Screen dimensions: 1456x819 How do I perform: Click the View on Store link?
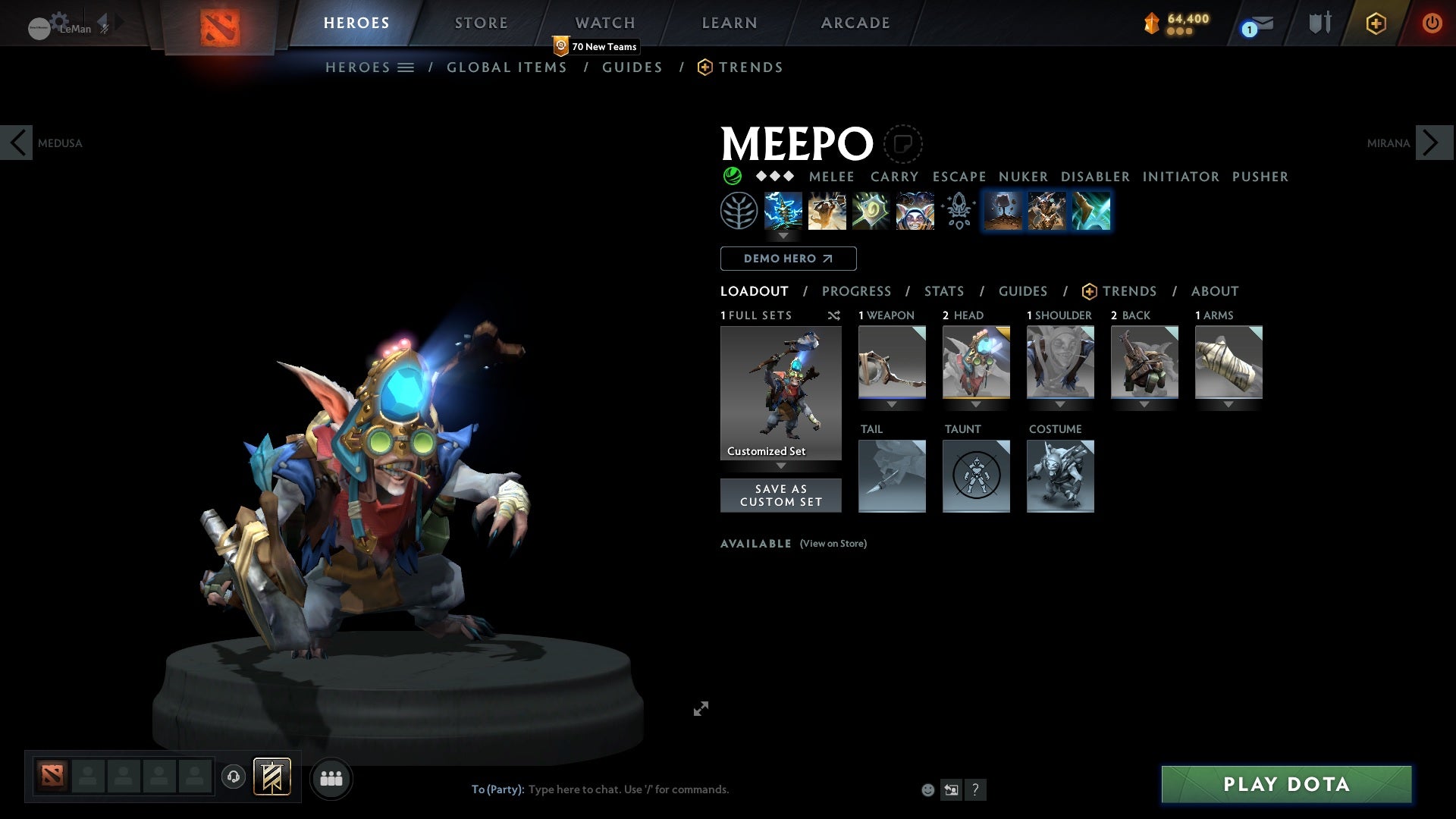(x=833, y=544)
